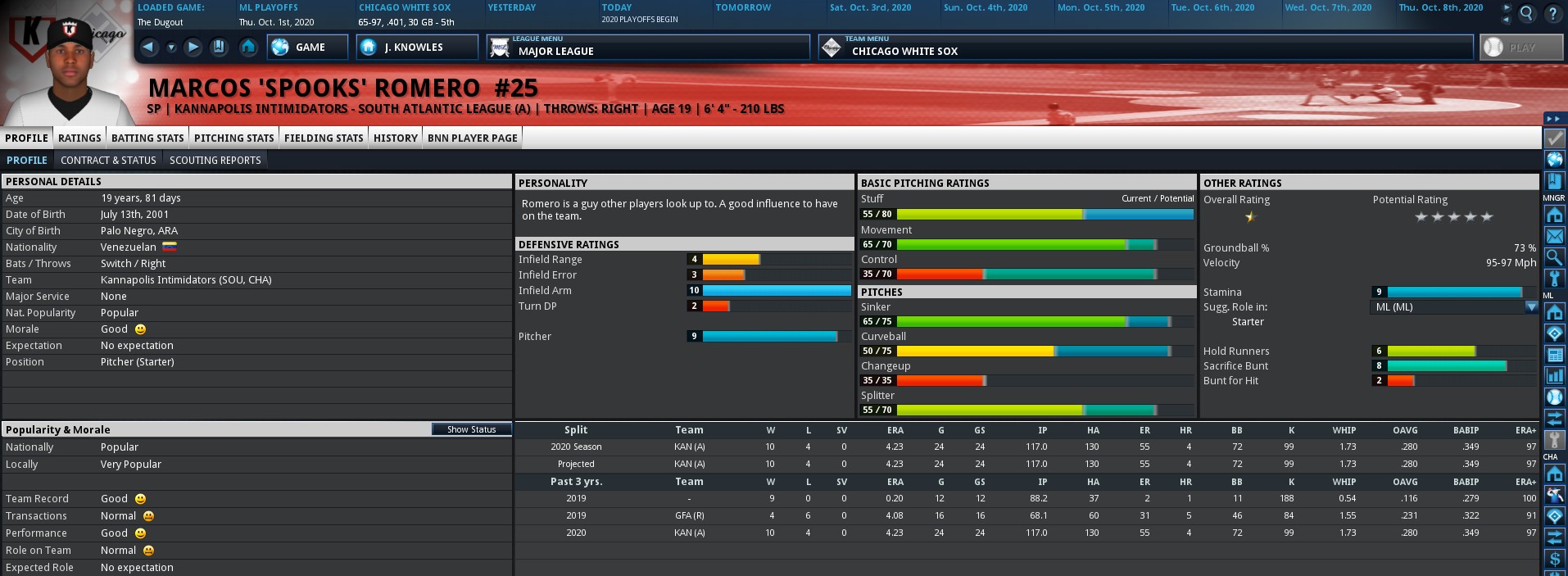The width and height of the screenshot is (1568, 576).
Task: Open the search magnifier icon
Action: click(1527, 13)
